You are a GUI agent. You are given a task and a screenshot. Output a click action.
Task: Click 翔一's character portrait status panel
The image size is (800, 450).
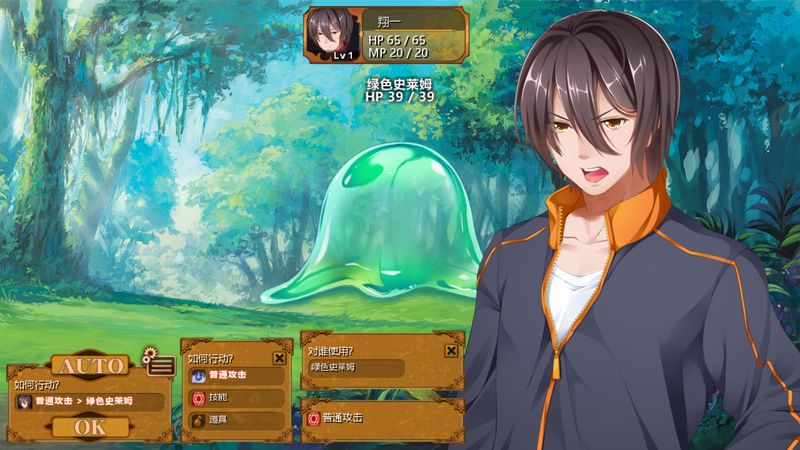pos(385,35)
